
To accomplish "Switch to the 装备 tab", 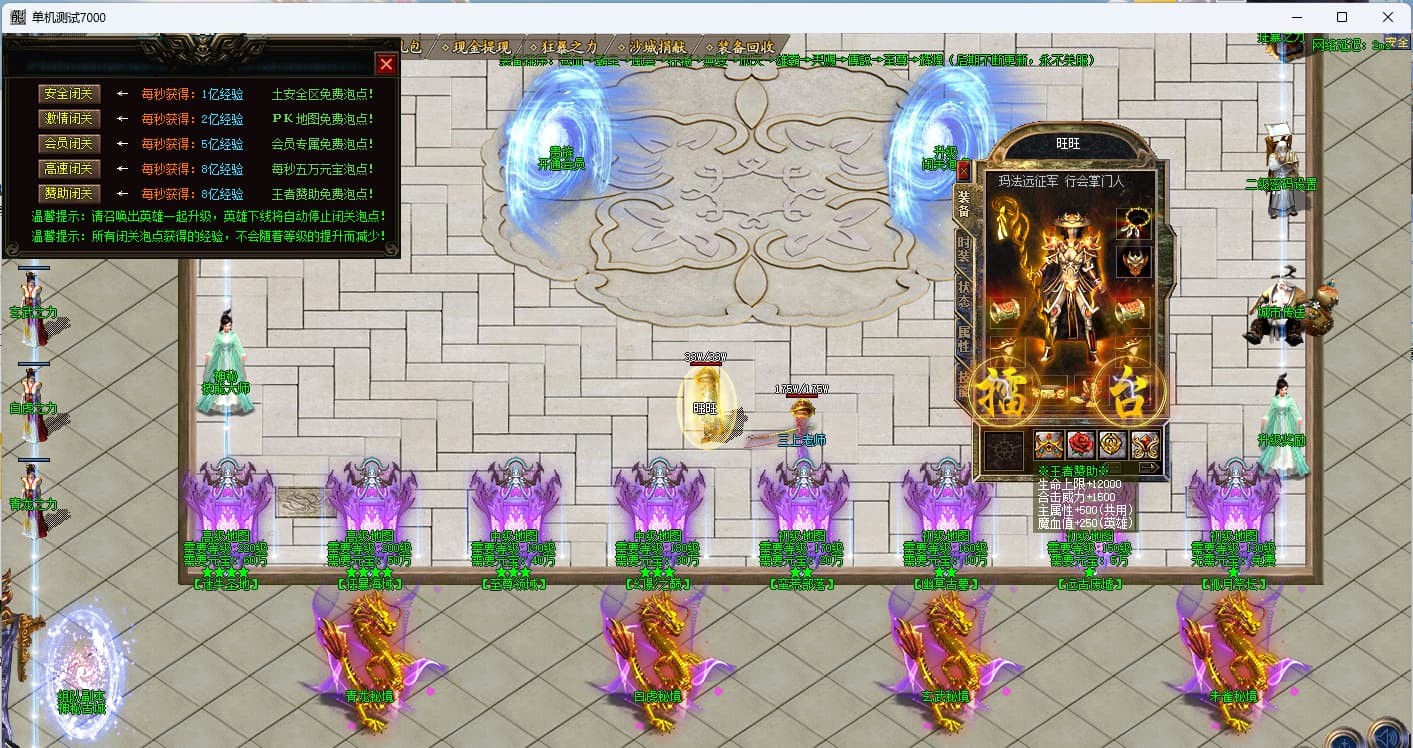I will [964, 203].
